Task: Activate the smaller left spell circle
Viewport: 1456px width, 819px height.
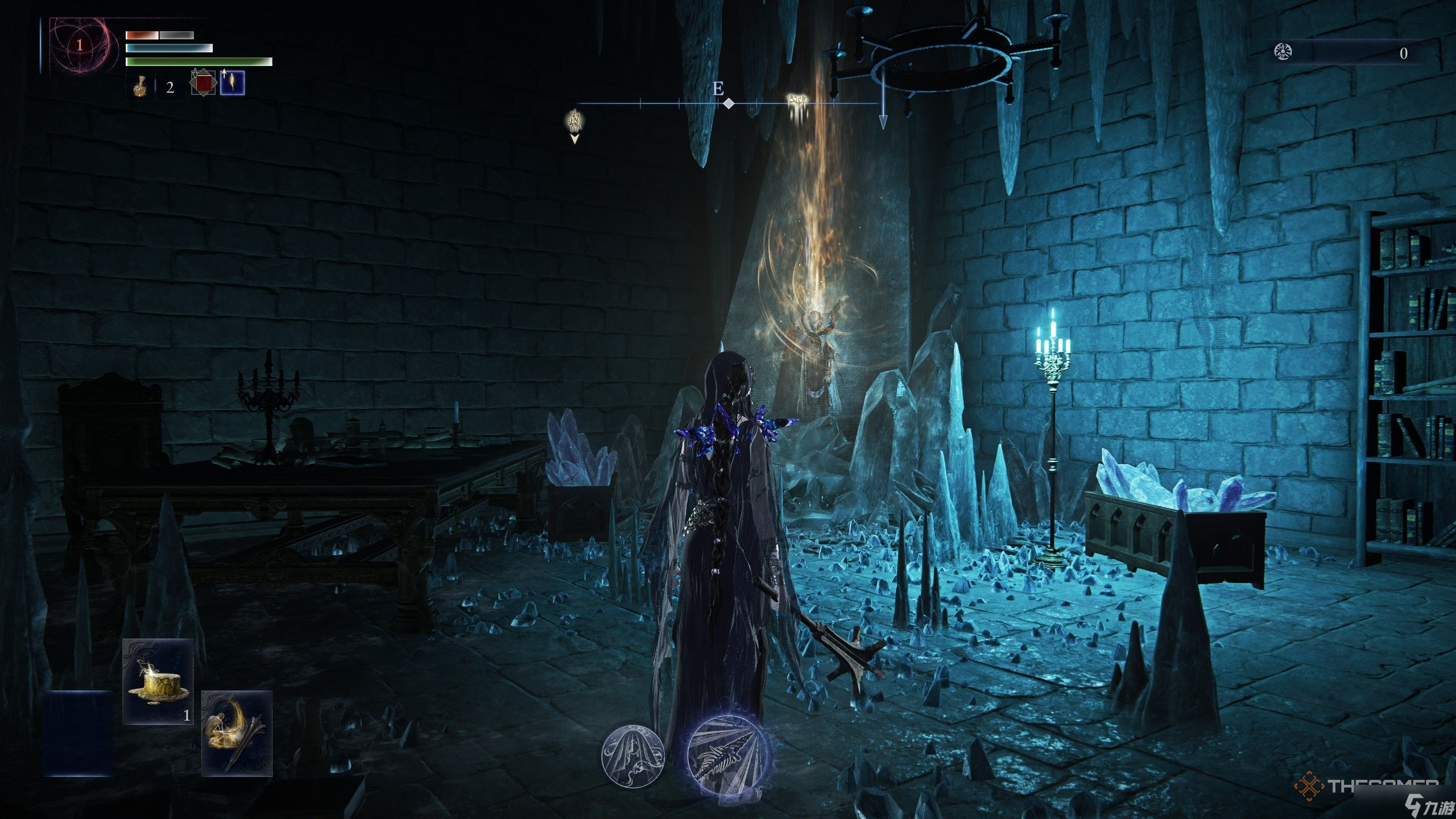Action: point(632,755)
